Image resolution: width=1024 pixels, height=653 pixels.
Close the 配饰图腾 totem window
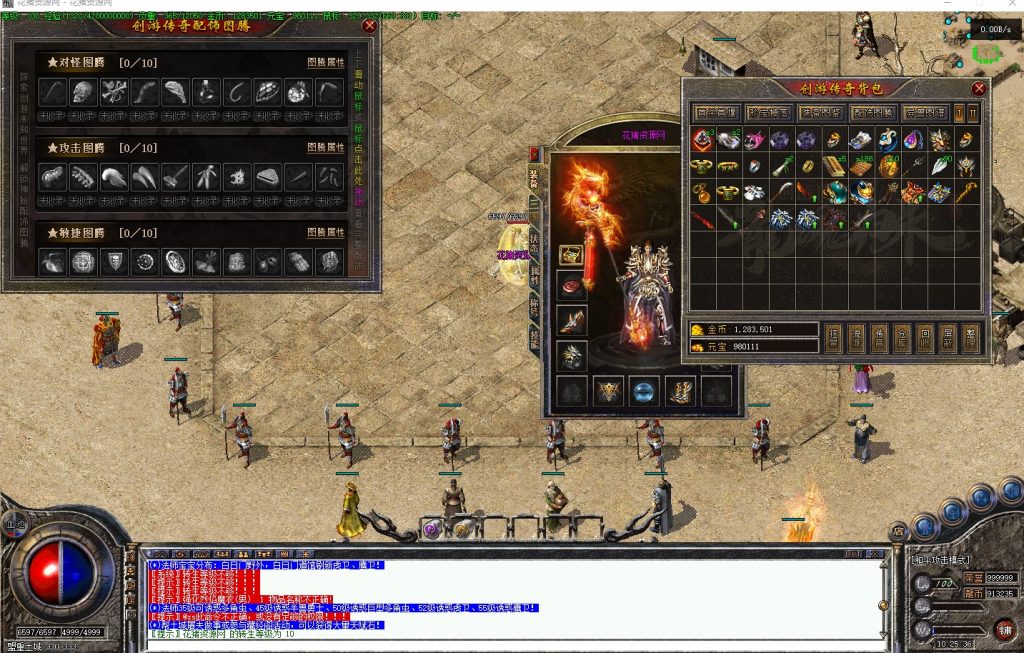370,26
